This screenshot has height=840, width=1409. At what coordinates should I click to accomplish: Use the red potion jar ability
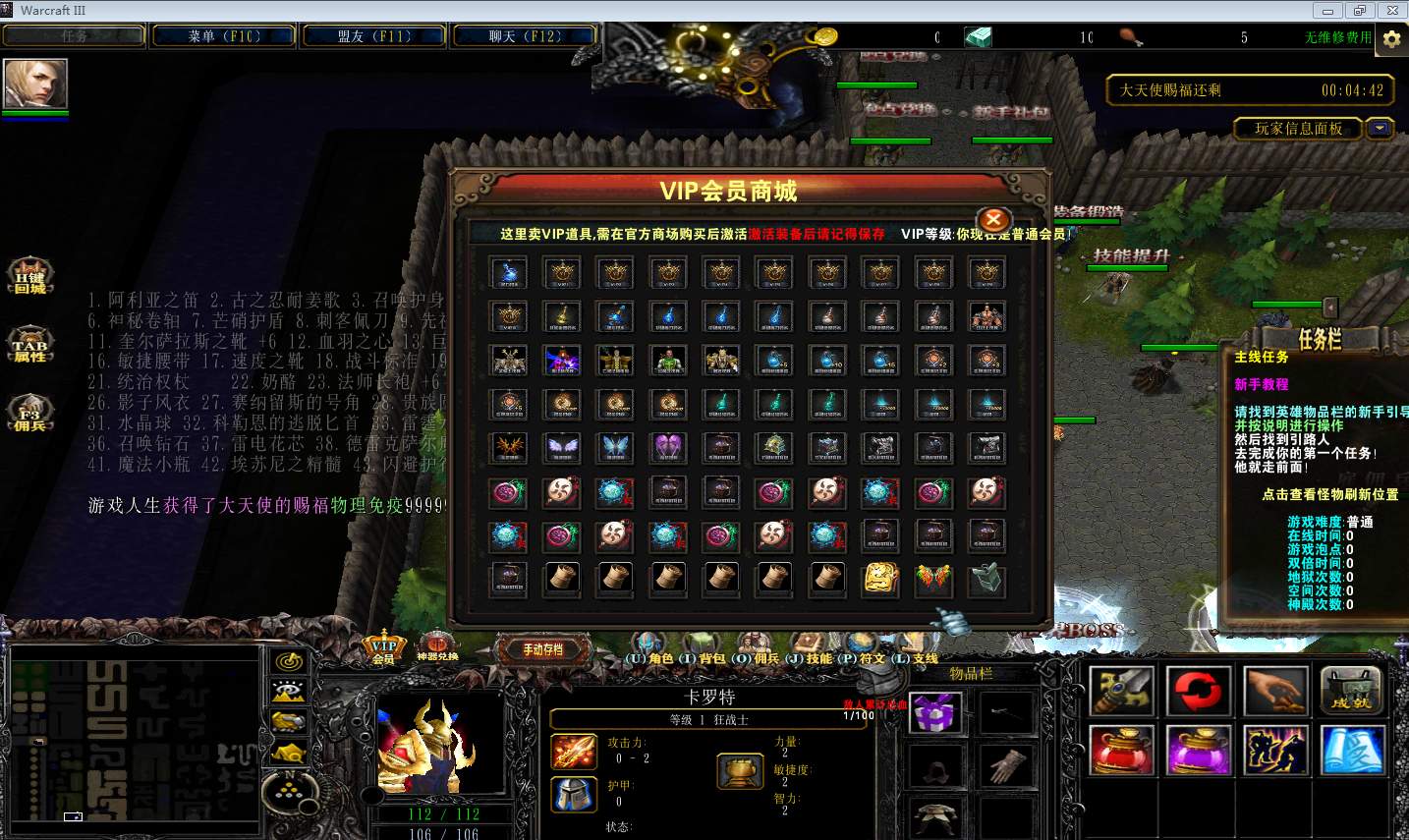[1122, 751]
